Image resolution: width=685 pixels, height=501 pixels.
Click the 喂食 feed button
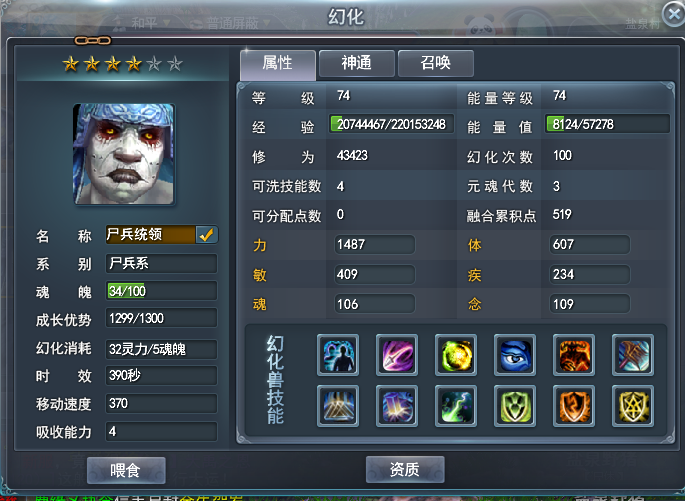[x=126, y=469]
